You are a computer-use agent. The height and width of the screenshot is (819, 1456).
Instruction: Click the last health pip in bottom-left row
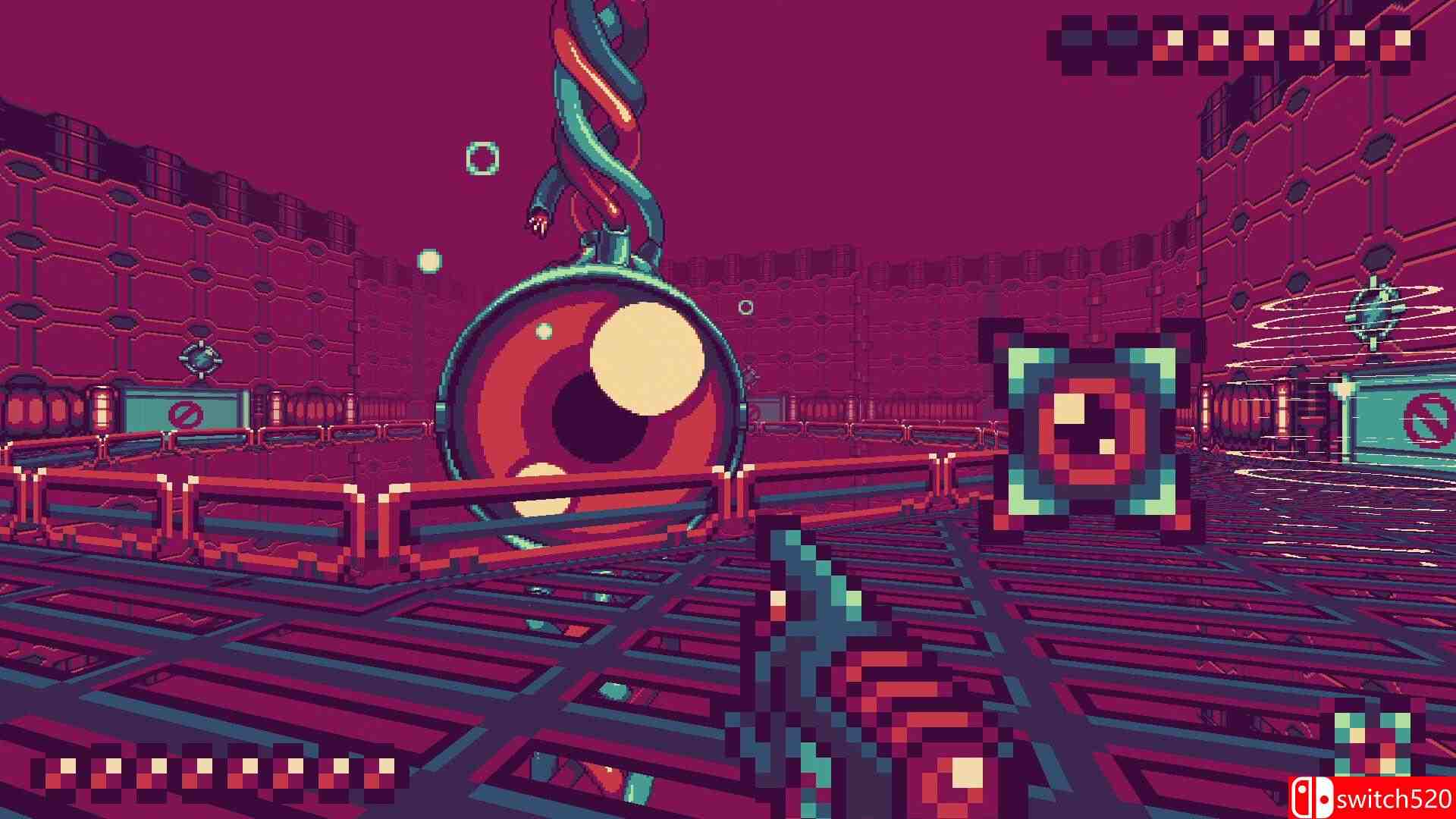coord(387,764)
